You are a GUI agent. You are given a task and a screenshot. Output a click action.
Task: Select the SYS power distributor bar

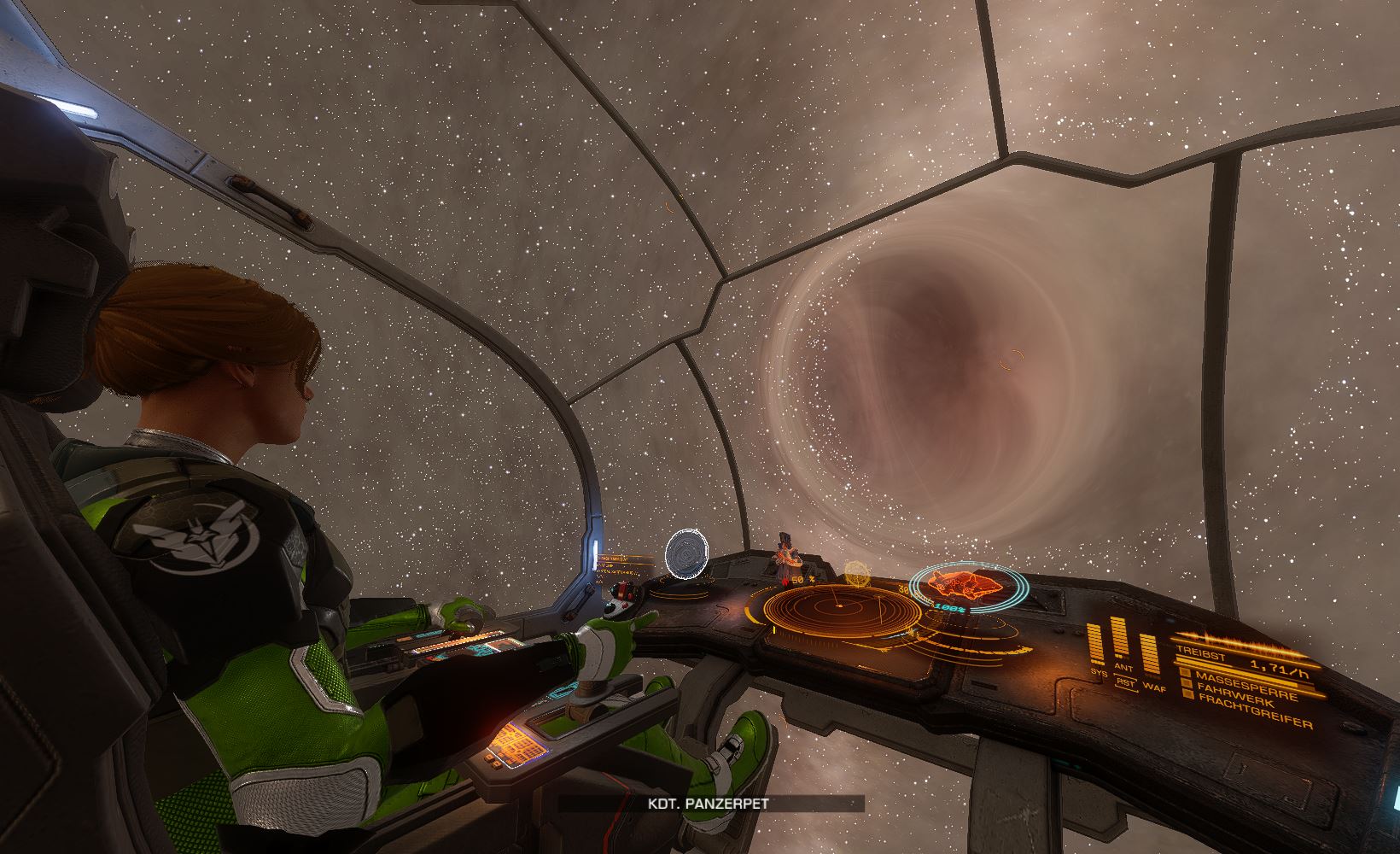(x=1095, y=646)
